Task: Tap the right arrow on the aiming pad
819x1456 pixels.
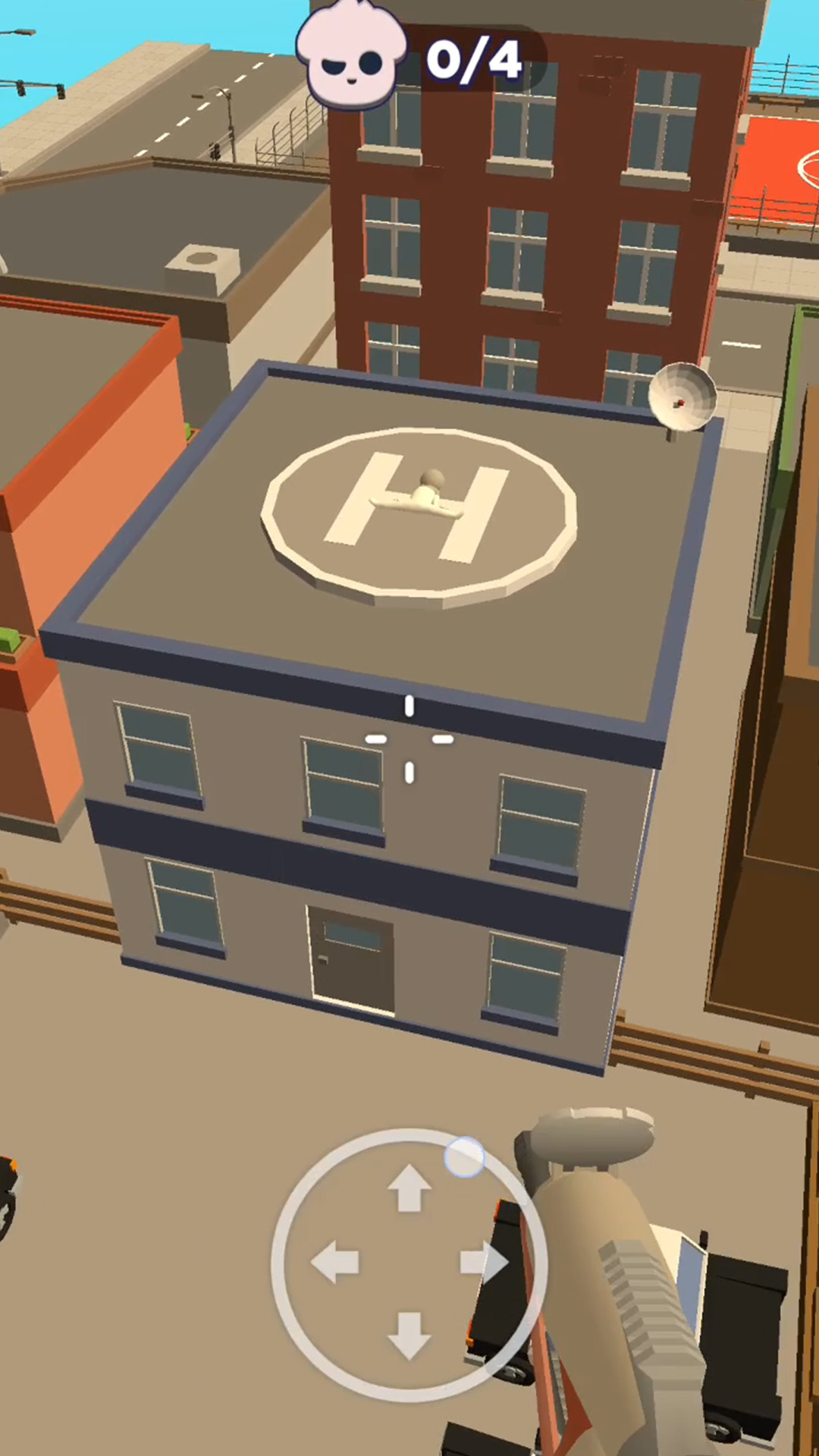Action: pyautogui.click(x=484, y=1262)
